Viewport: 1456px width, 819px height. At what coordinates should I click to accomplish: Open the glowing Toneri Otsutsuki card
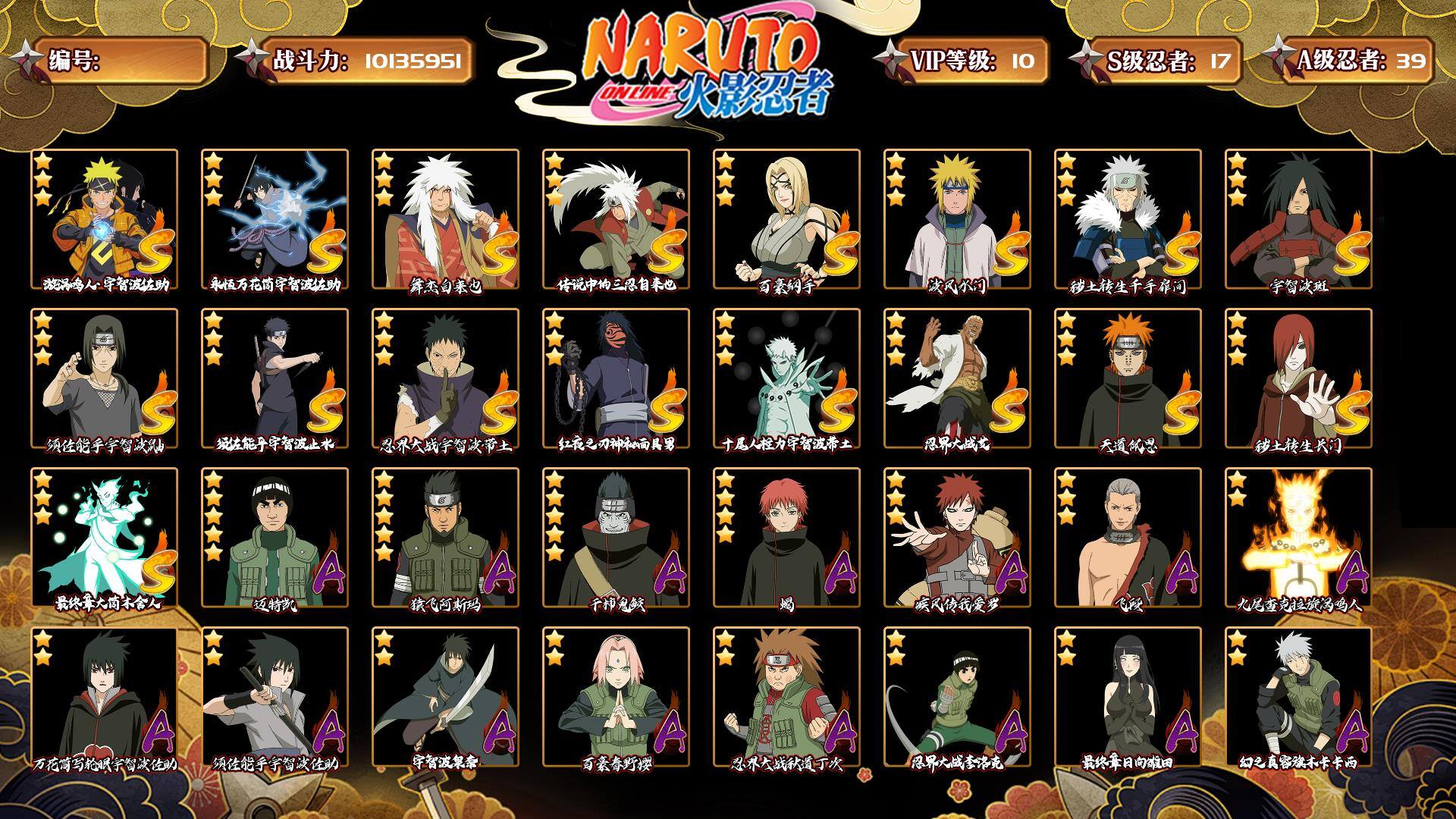click(x=104, y=538)
